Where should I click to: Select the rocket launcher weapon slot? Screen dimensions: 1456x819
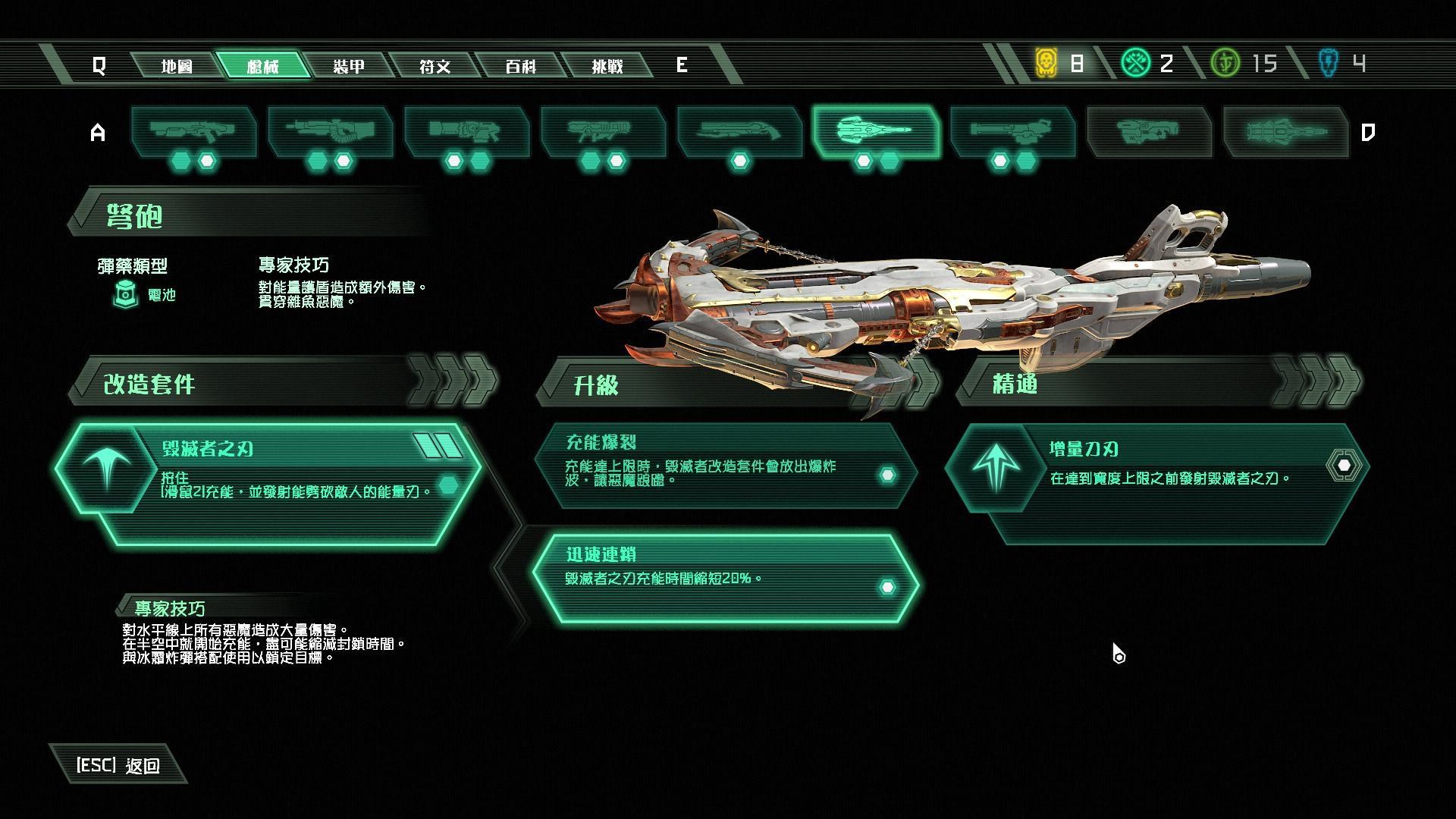(603, 132)
